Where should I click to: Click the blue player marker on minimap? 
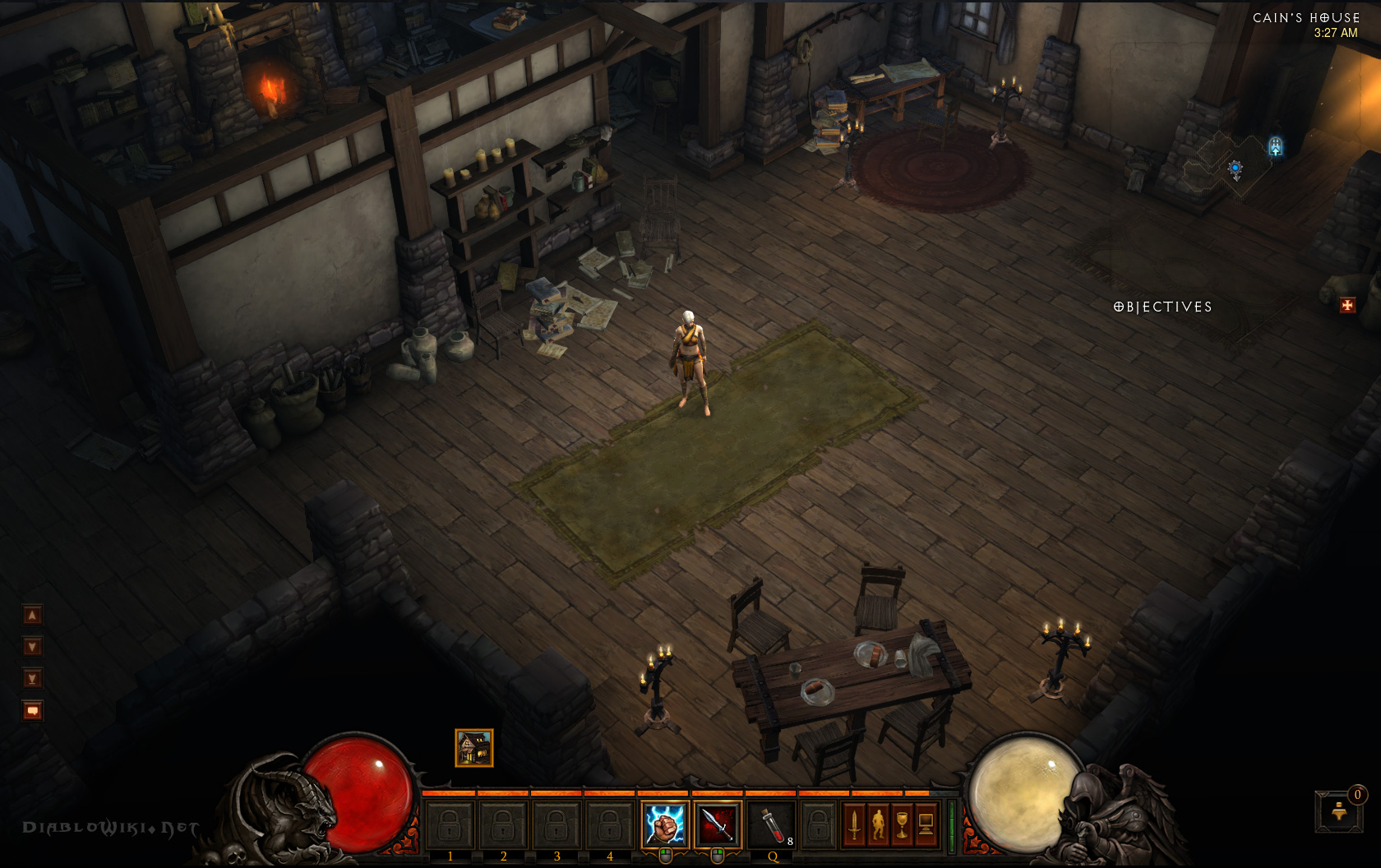1235,168
